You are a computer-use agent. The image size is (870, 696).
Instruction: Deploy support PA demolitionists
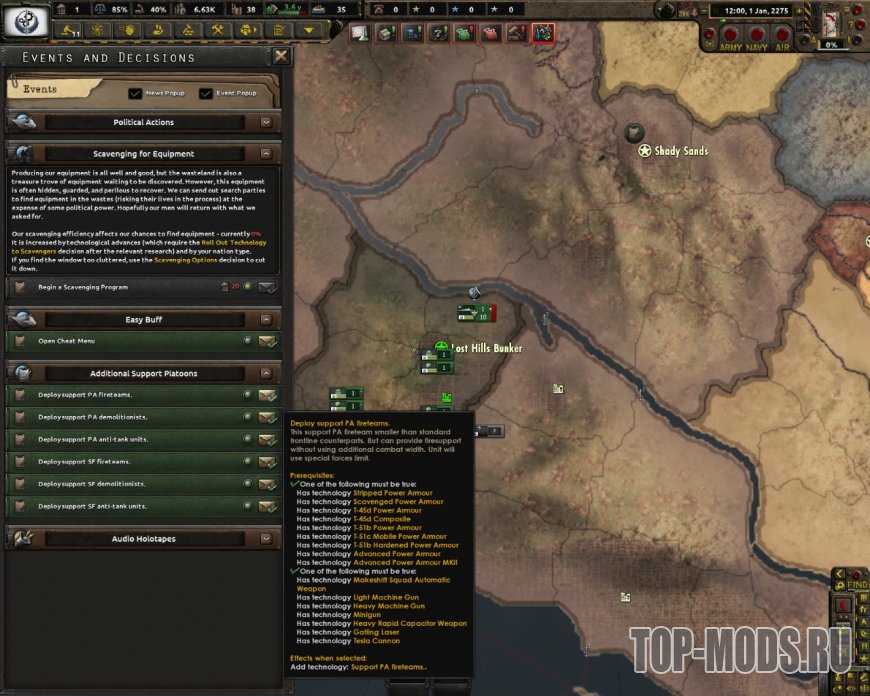[267, 417]
